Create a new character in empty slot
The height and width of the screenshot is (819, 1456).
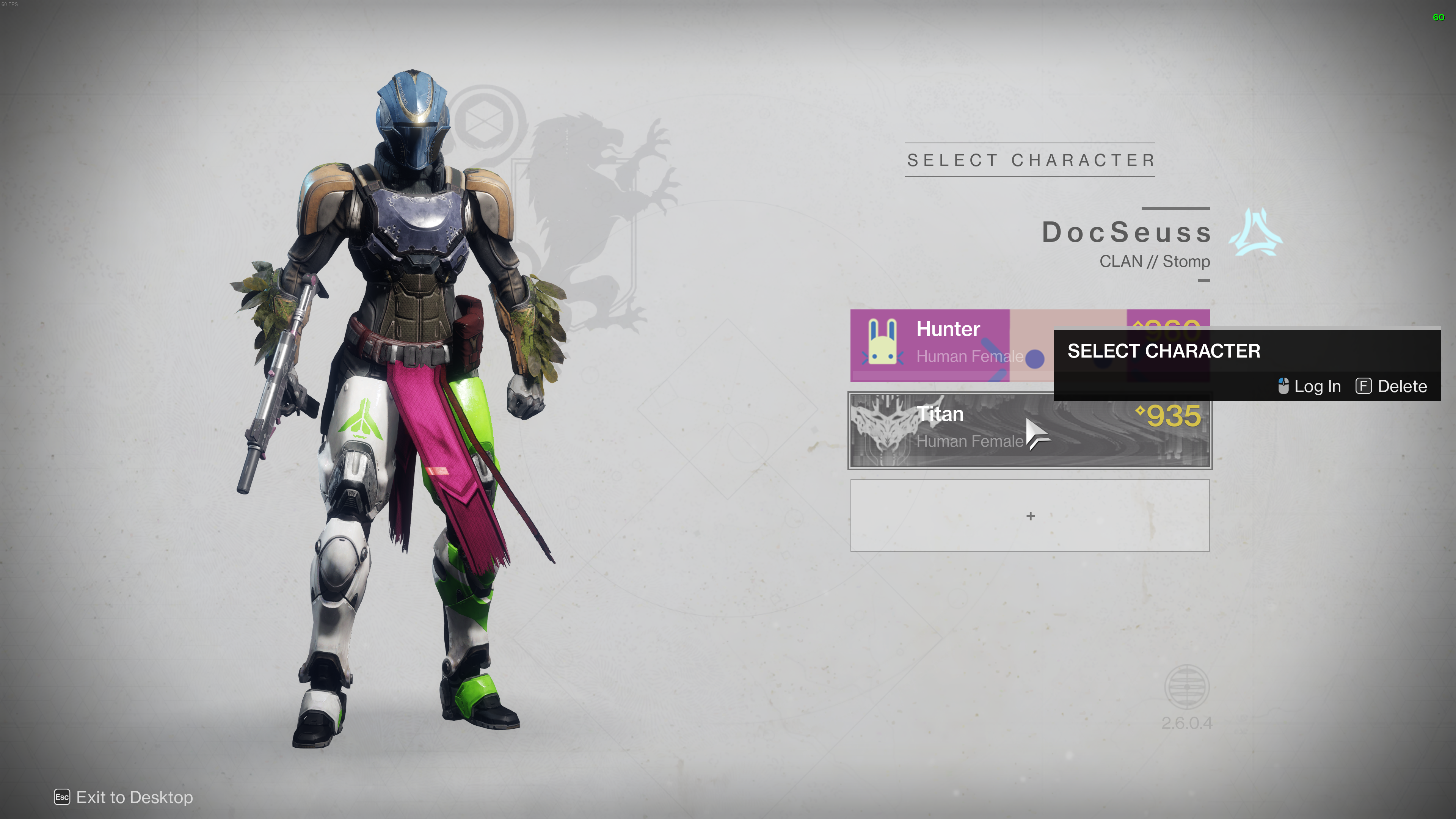[1030, 516]
